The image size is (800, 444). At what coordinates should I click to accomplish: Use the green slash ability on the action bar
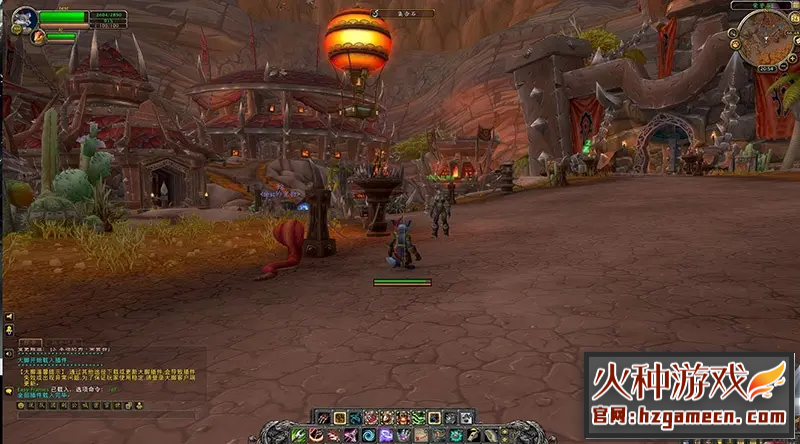298,435
